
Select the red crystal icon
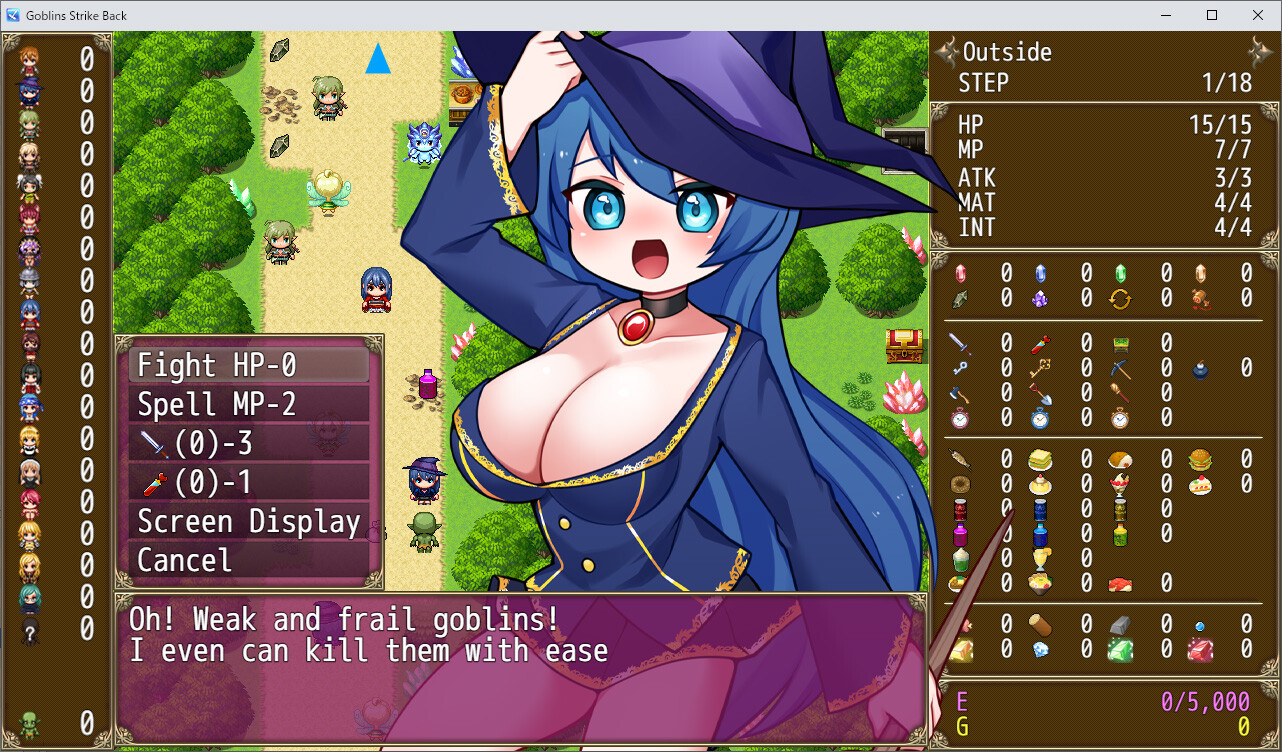[x=960, y=272]
